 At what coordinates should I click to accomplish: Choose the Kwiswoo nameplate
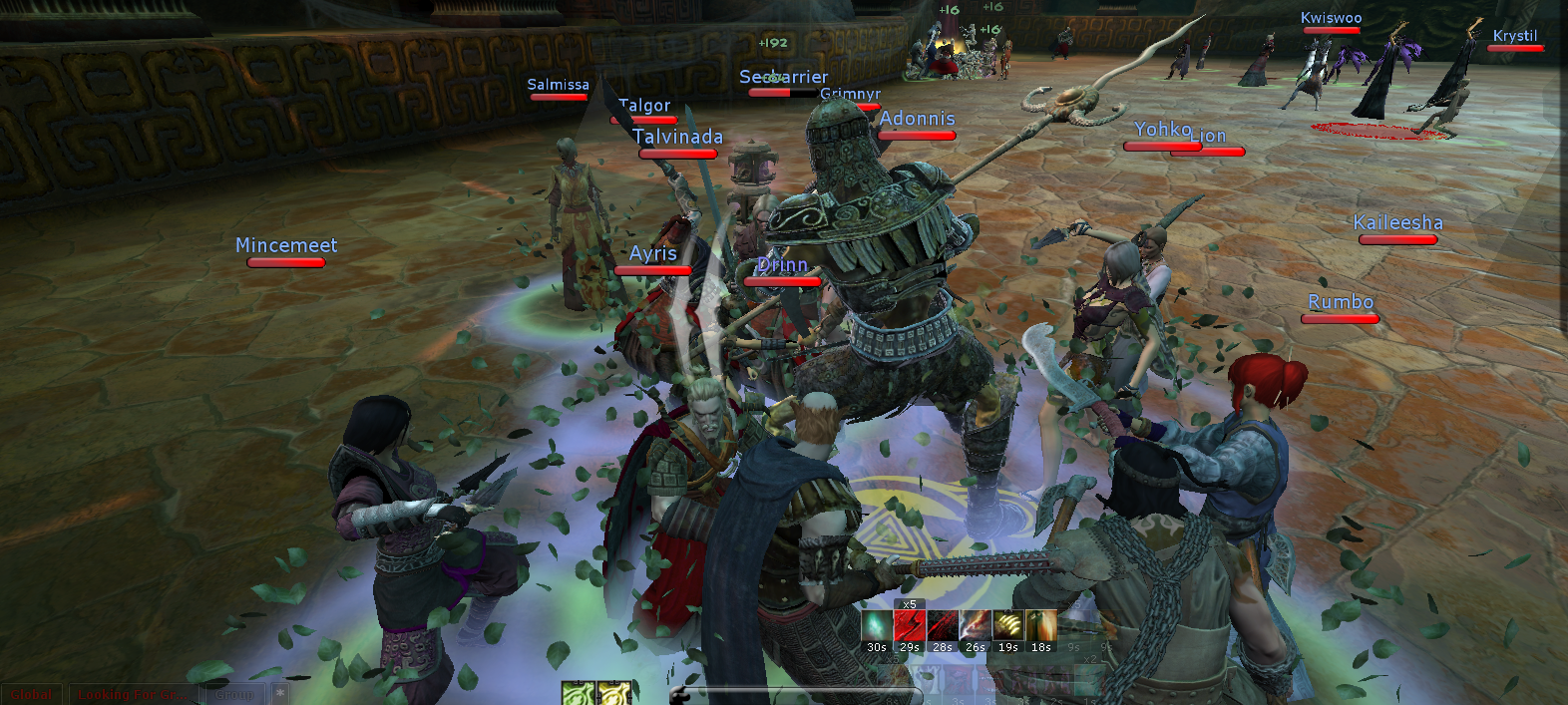pyautogui.click(x=1331, y=18)
